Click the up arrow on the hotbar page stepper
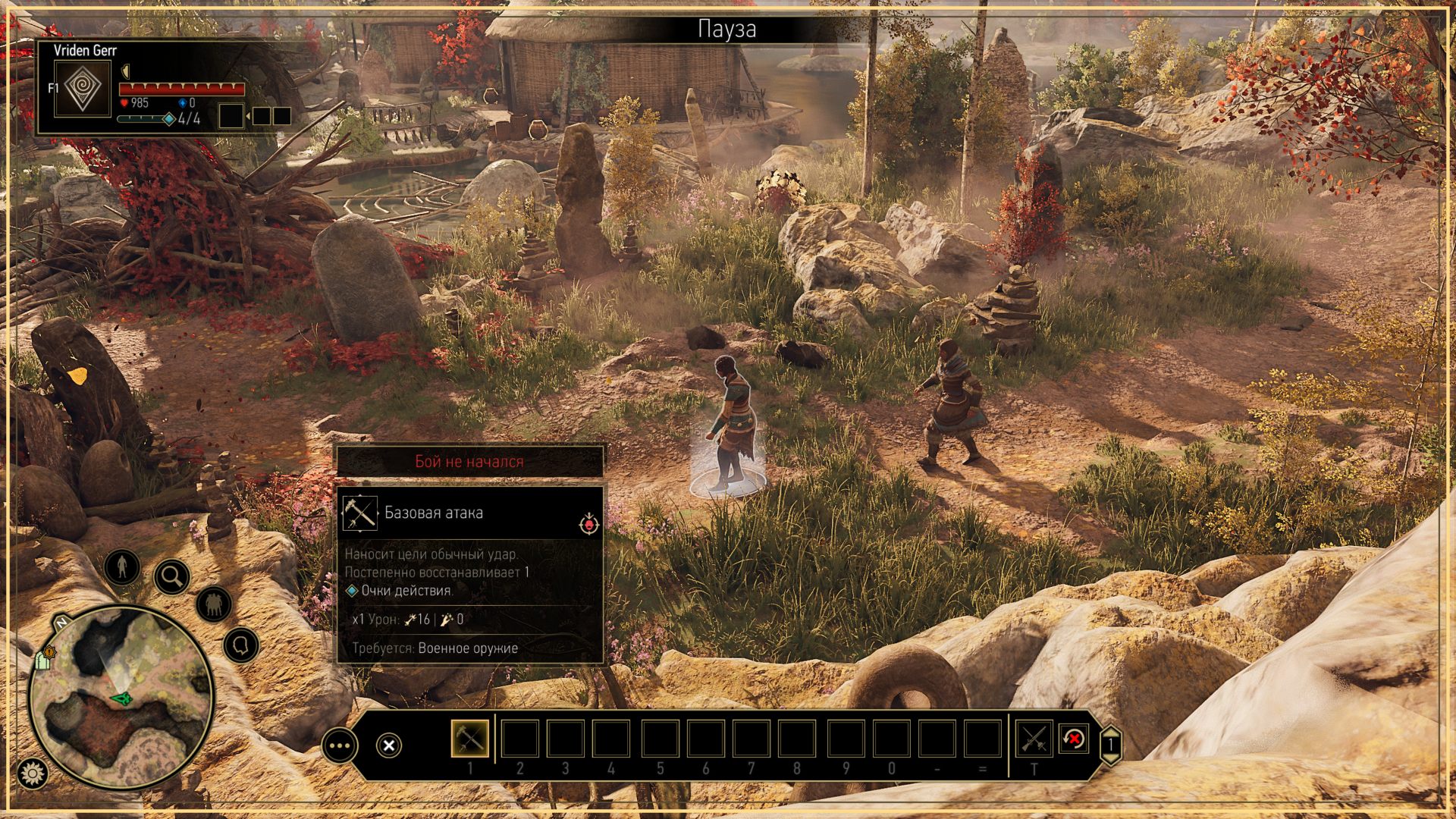1456x819 pixels. [x=1111, y=733]
